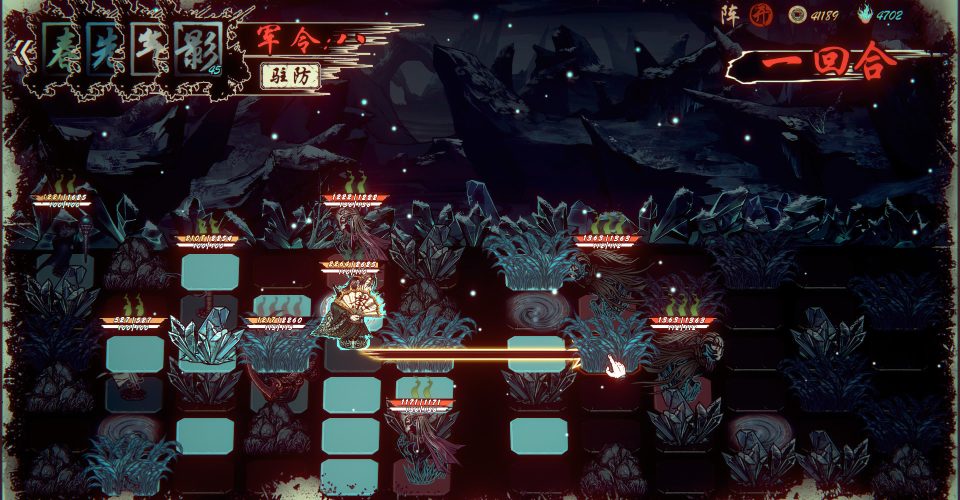Toggle the red 开 formation switch
The width and height of the screenshot is (960, 500).
point(760,15)
